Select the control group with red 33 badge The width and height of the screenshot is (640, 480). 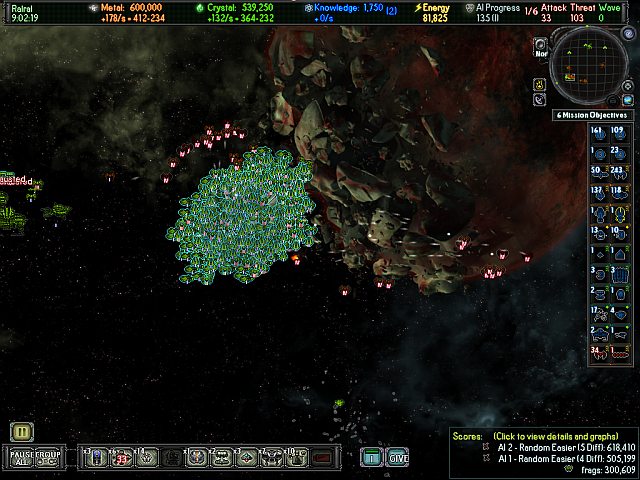(x=122, y=458)
